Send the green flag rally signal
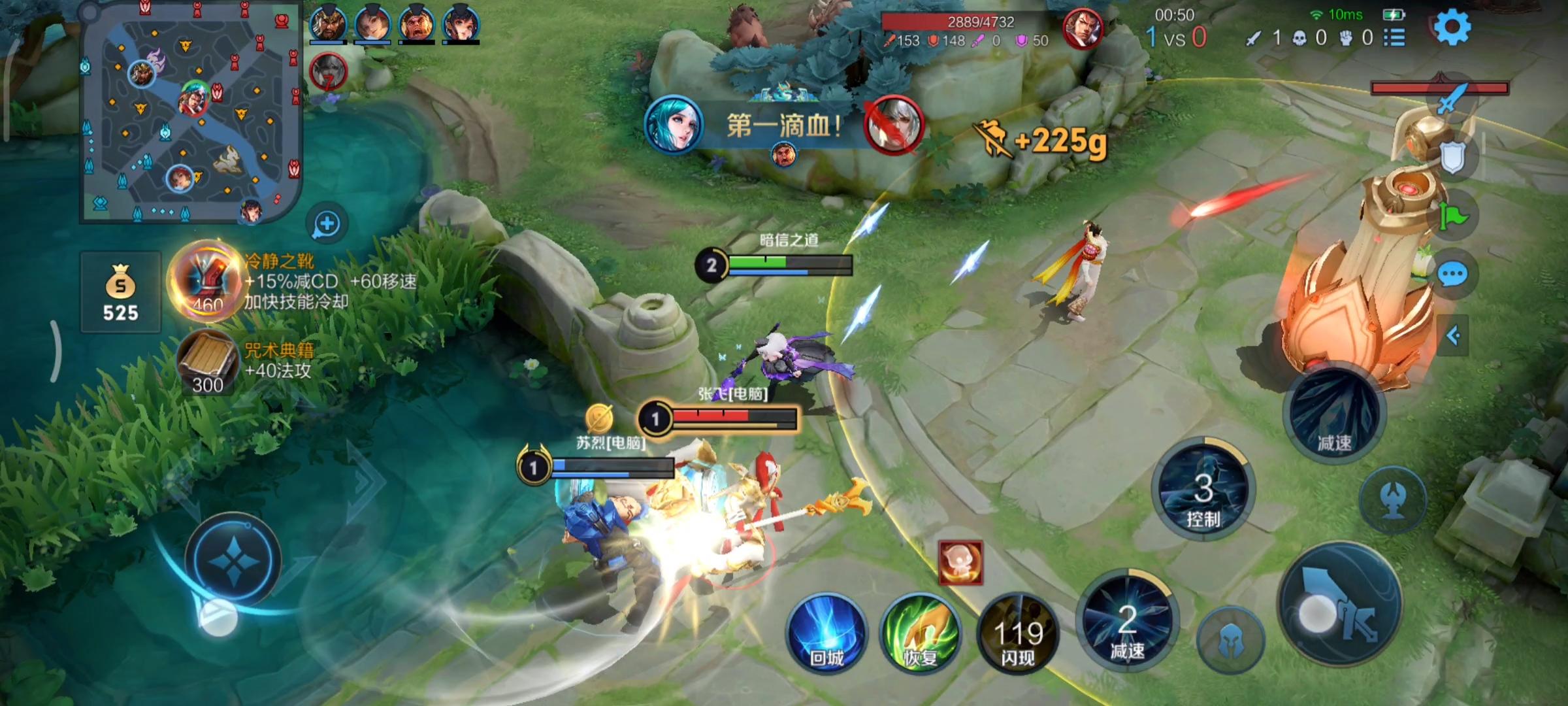Screen dimensions: 1568x706 tap(1453, 217)
